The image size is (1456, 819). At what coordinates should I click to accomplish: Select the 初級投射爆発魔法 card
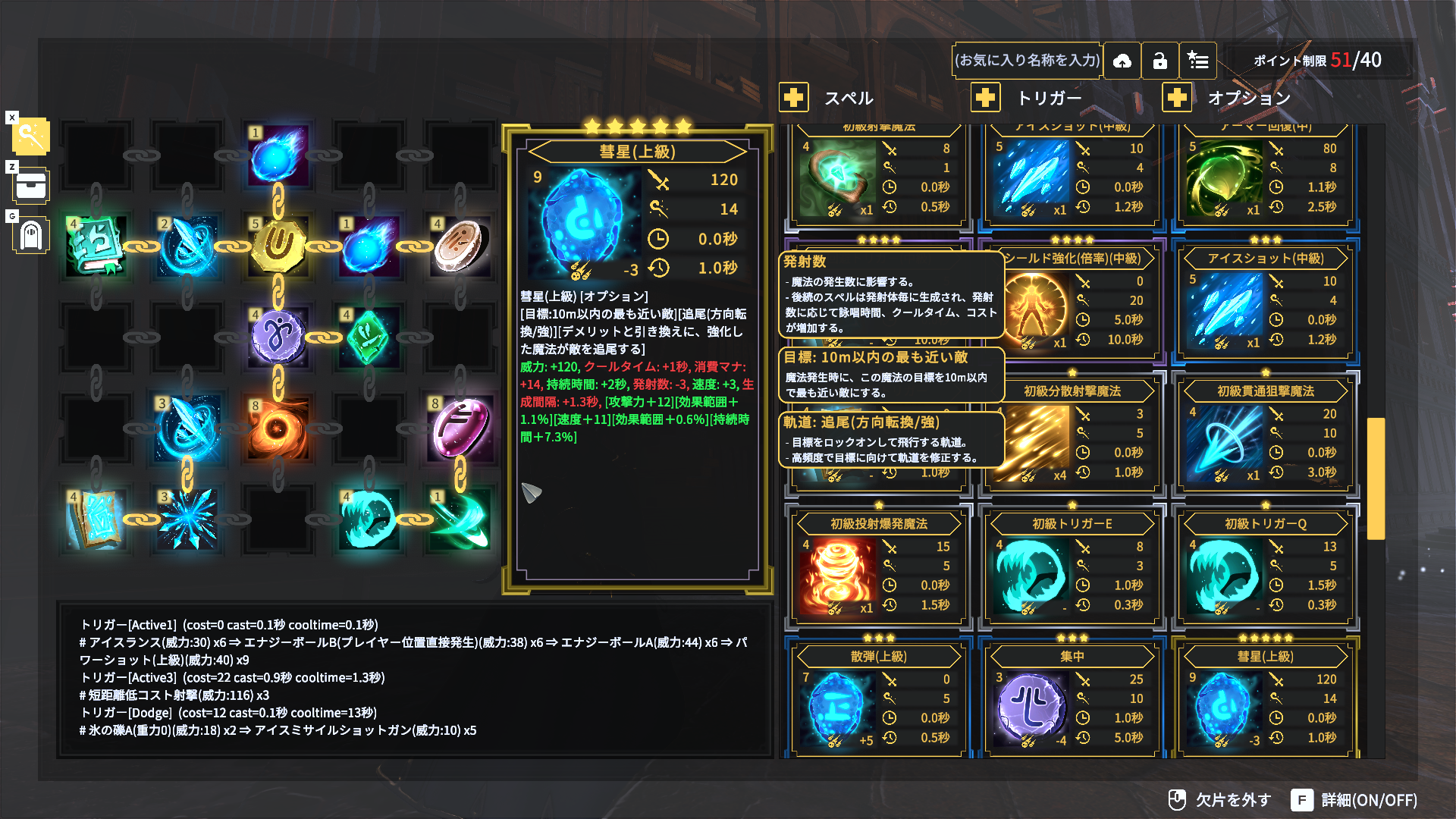tap(840, 574)
